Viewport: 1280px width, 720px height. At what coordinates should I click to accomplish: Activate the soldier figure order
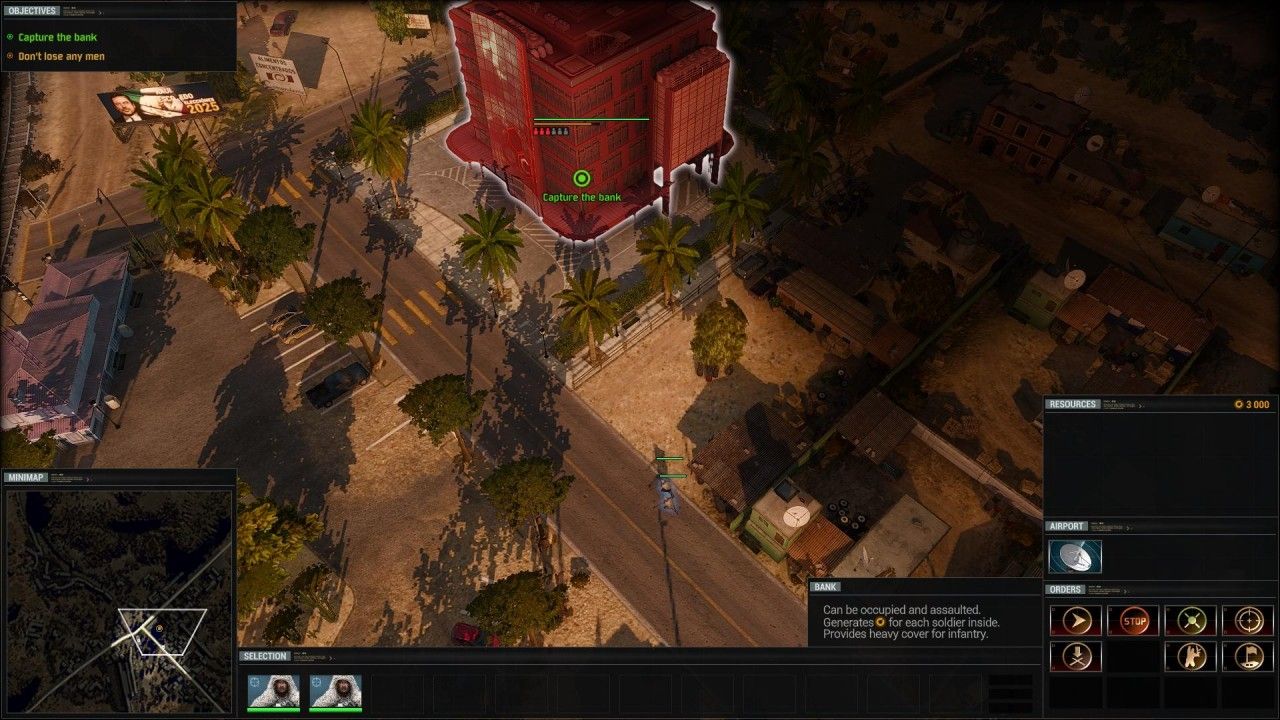click(1191, 657)
